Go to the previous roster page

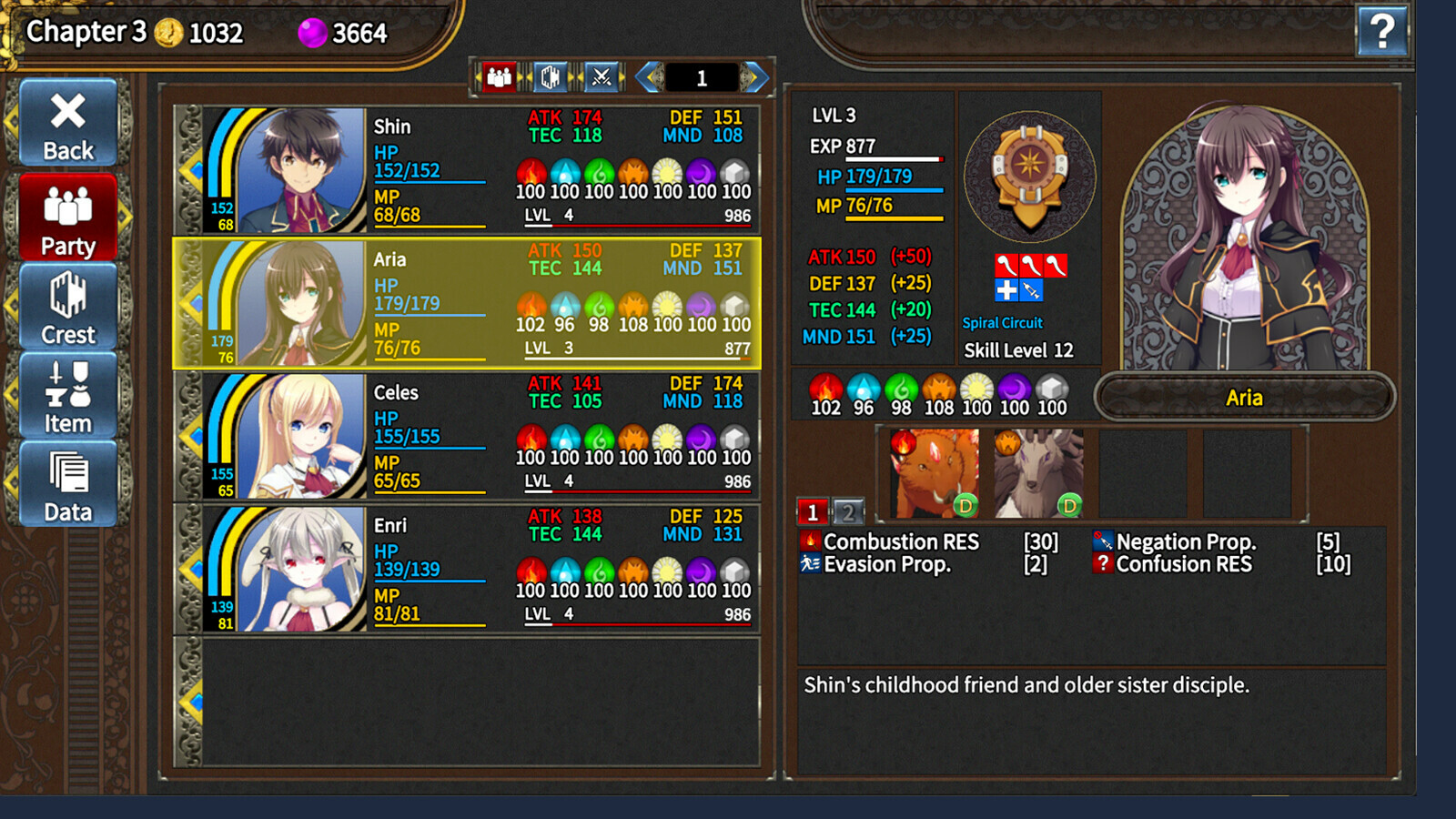pos(648,77)
